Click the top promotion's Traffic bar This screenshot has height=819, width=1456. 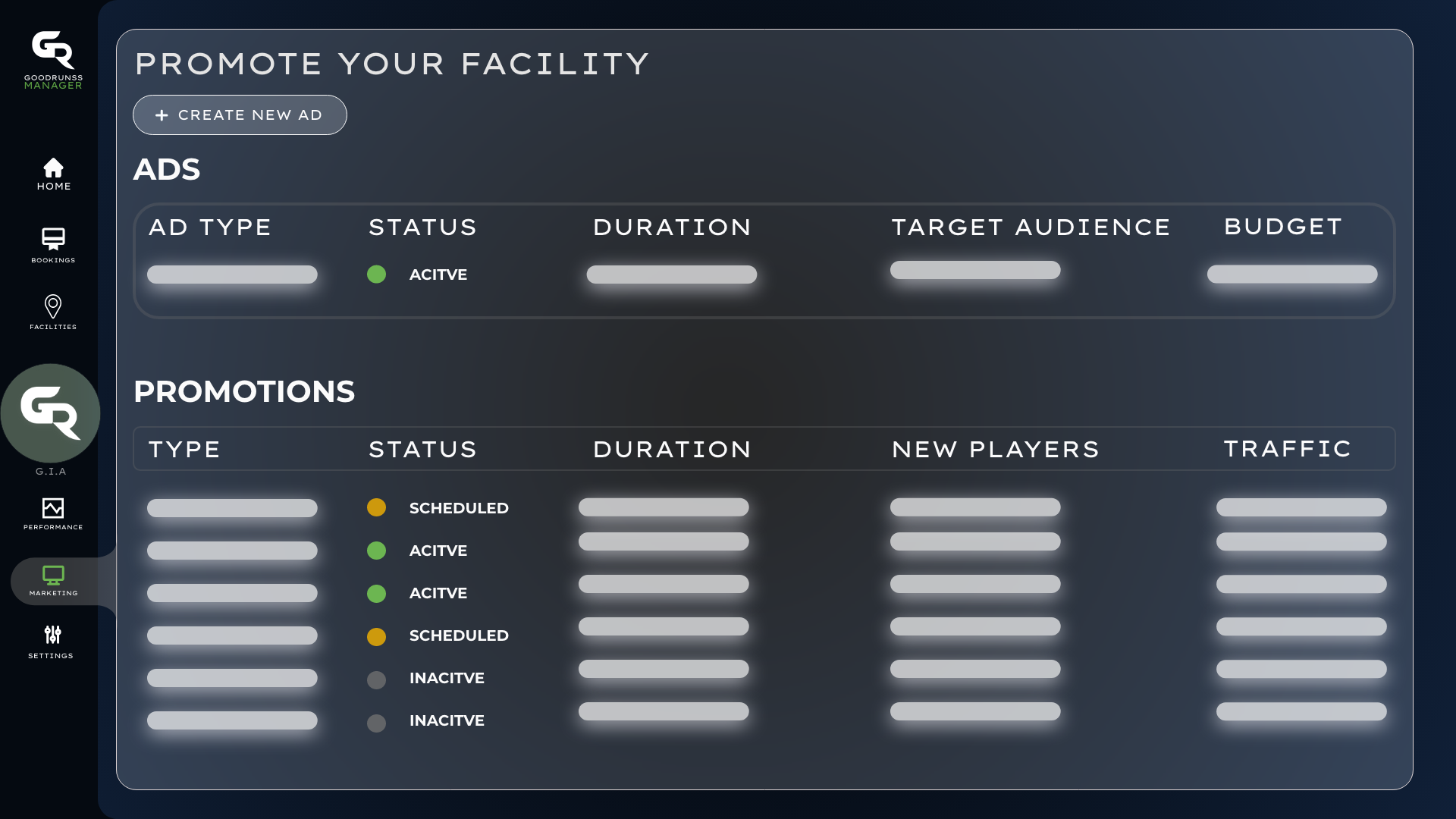click(1301, 507)
